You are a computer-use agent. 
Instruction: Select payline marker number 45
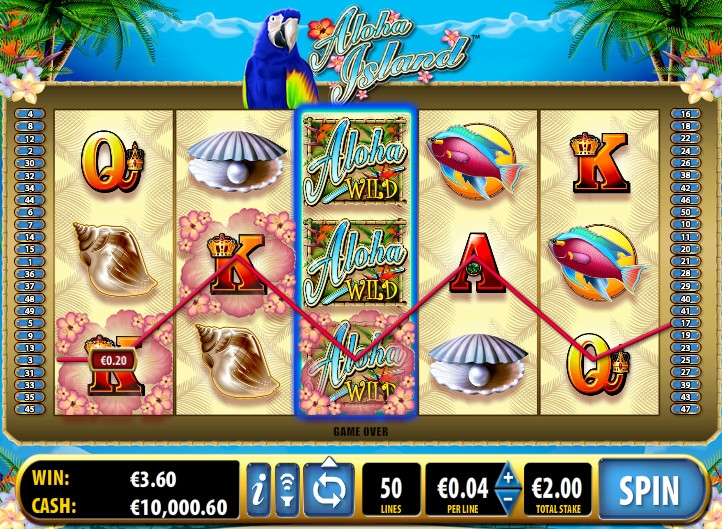click(30, 408)
